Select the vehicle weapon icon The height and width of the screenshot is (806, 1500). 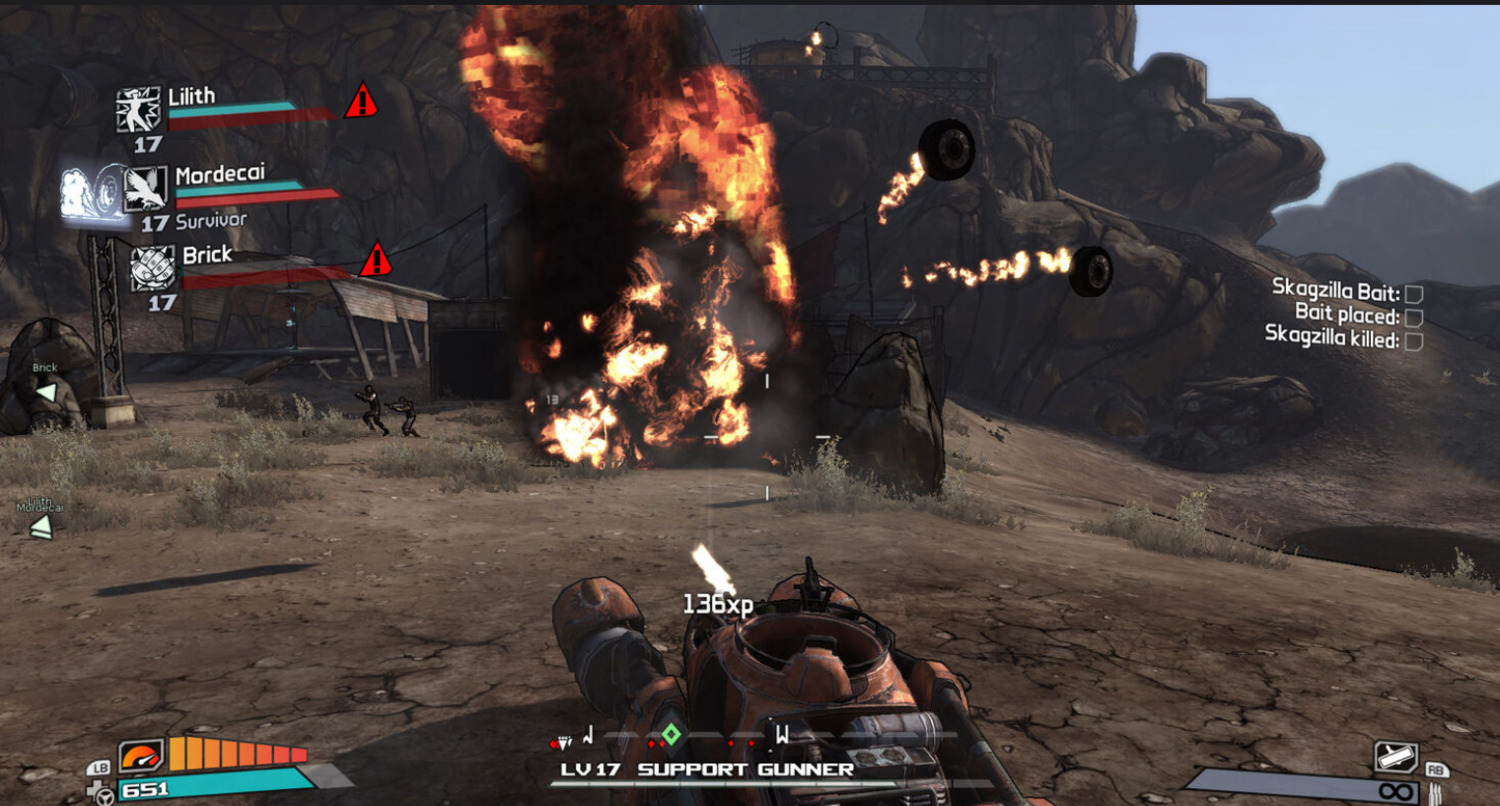tap(1396, 756)
